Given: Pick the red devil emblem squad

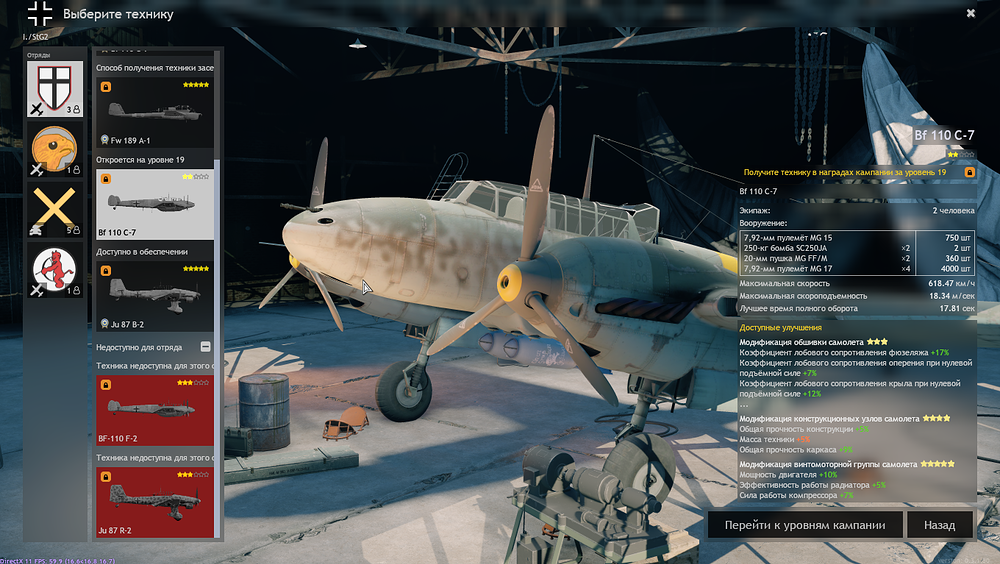Looking at the screenshot, I should point(55,273).
